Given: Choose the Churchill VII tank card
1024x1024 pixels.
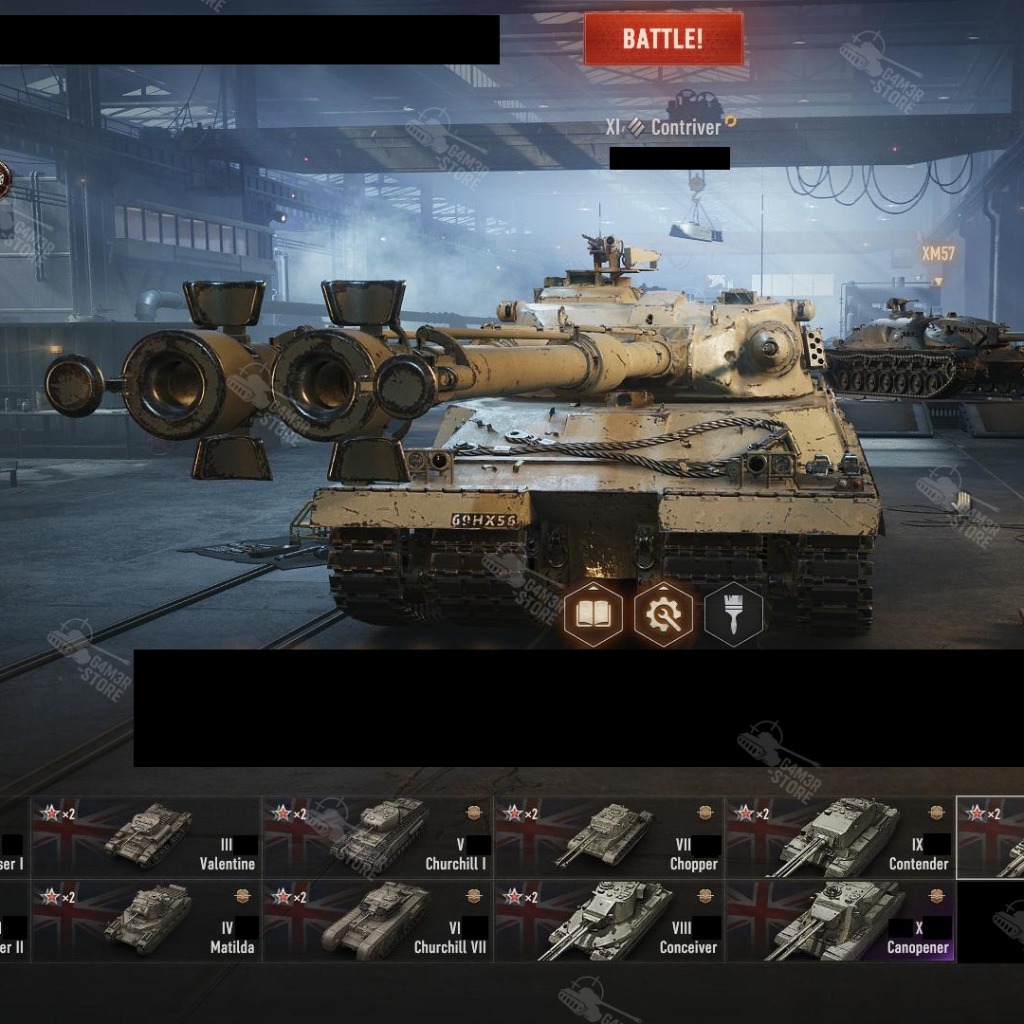Looking at the screenshot, I should [377, 921].
